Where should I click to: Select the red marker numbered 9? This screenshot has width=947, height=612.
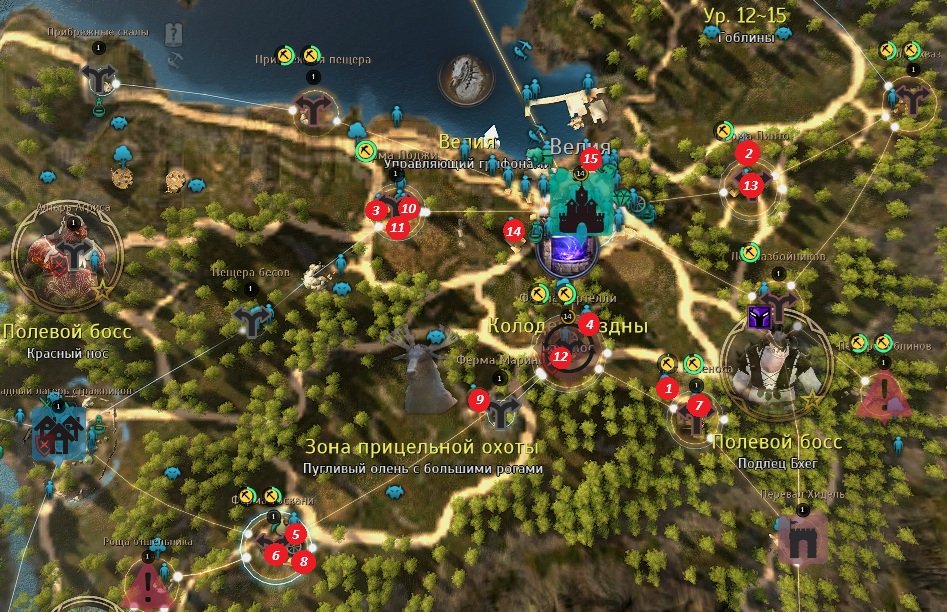[479, 400]
